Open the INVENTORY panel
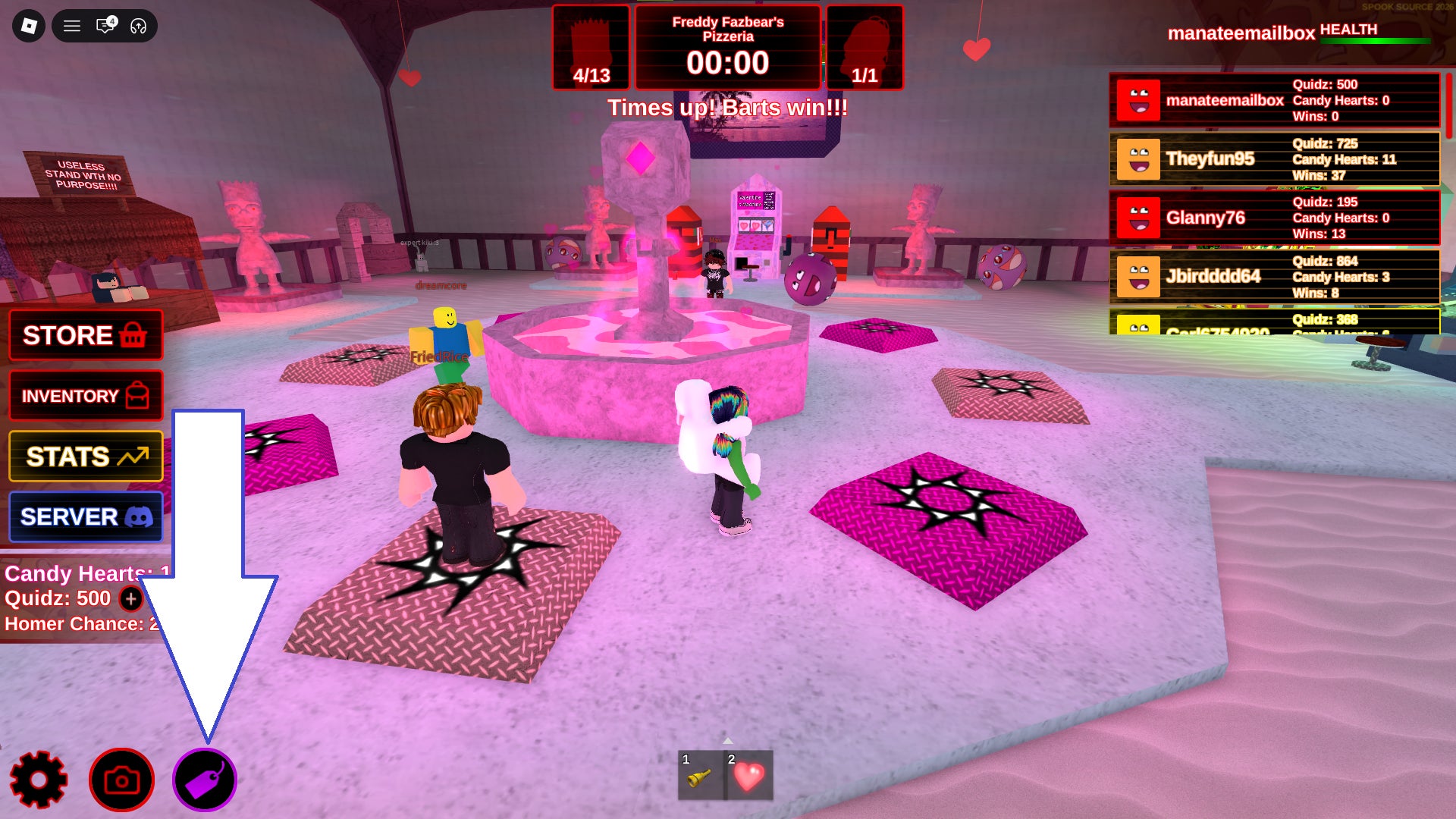 pyautogui.click(x=86, y=396)
